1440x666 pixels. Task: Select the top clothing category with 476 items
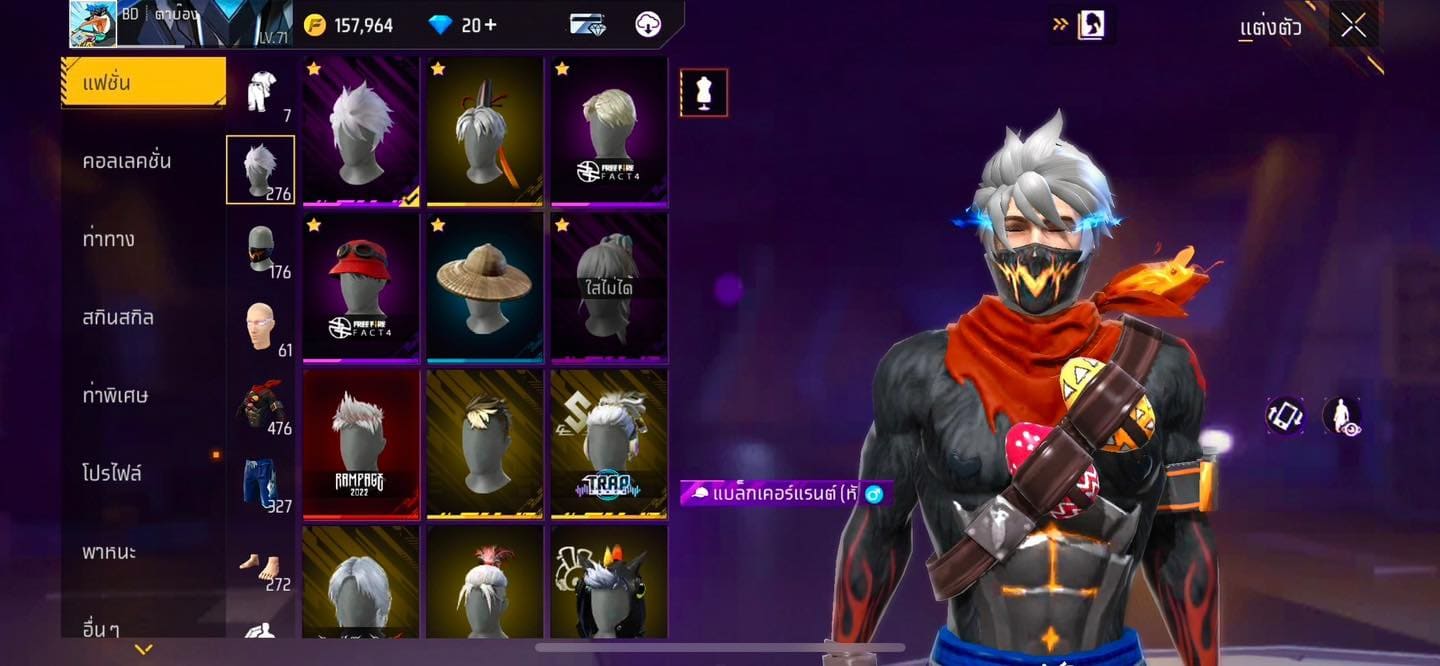[x=261, y=405]
